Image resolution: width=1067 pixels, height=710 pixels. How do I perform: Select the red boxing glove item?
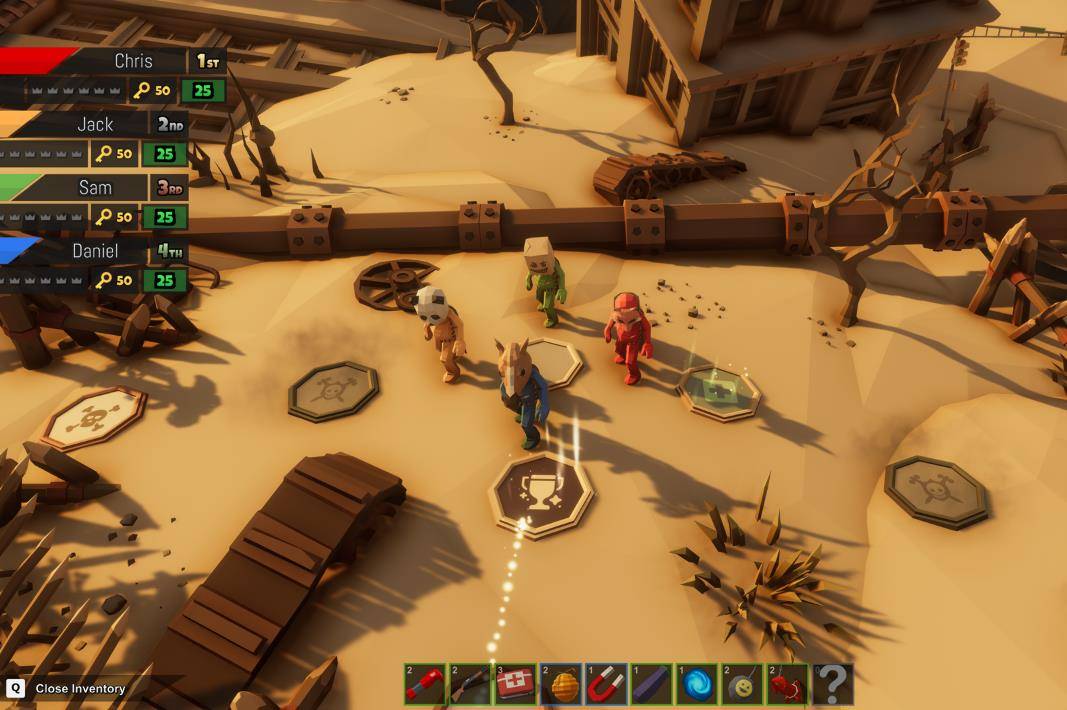[x=424, y=684]
